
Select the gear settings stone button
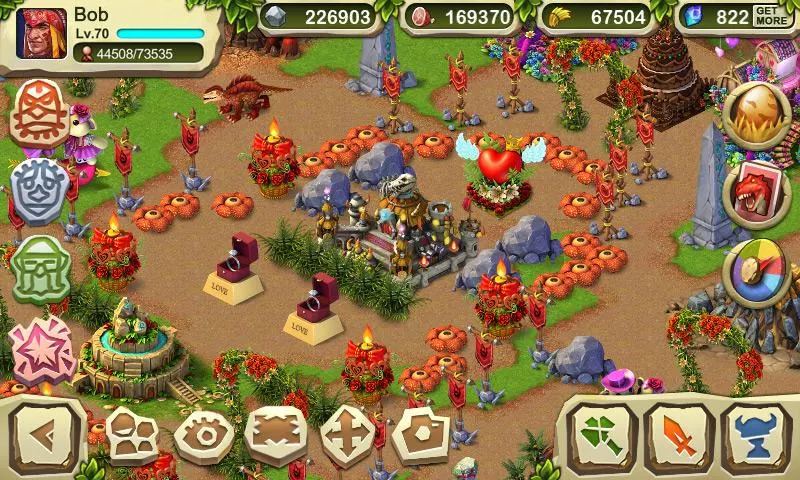[x=204, y=437]
